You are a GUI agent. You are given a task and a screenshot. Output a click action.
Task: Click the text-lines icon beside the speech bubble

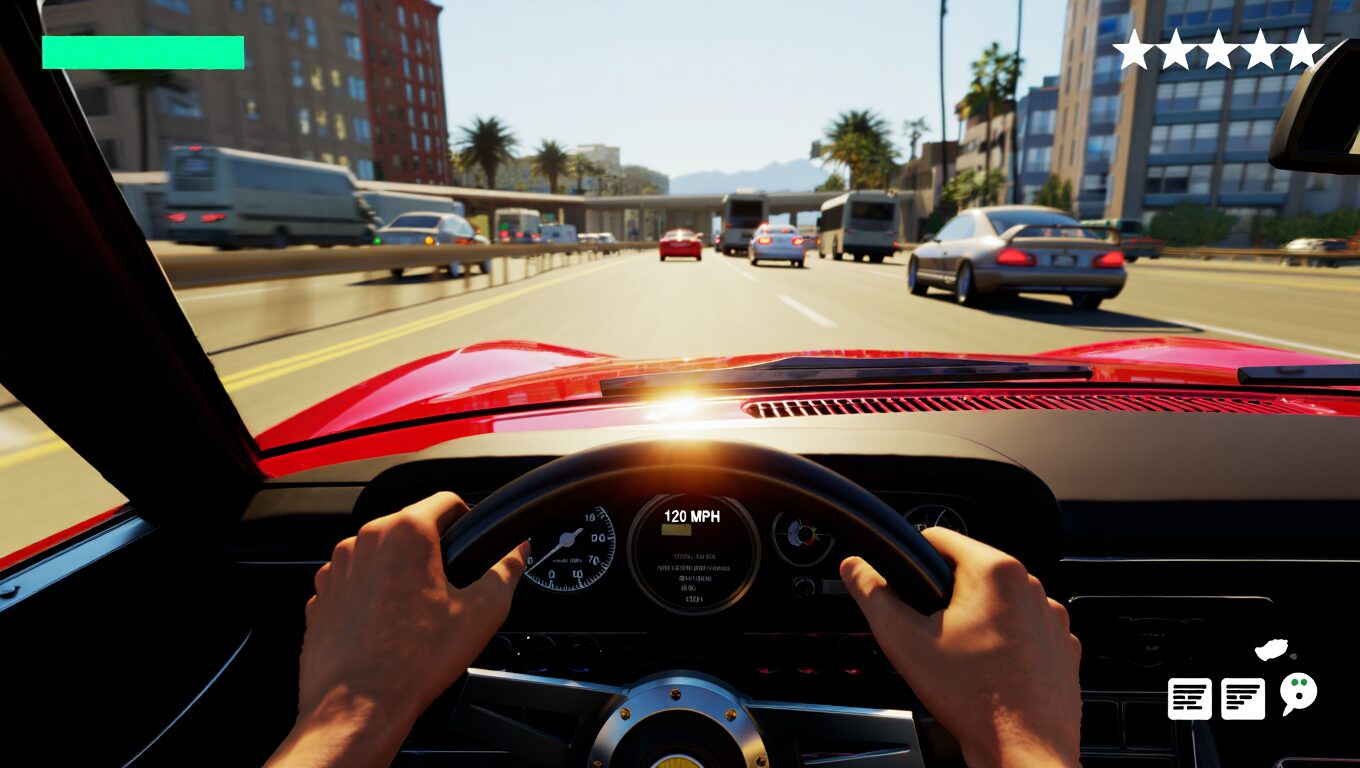coord(1243,698)
